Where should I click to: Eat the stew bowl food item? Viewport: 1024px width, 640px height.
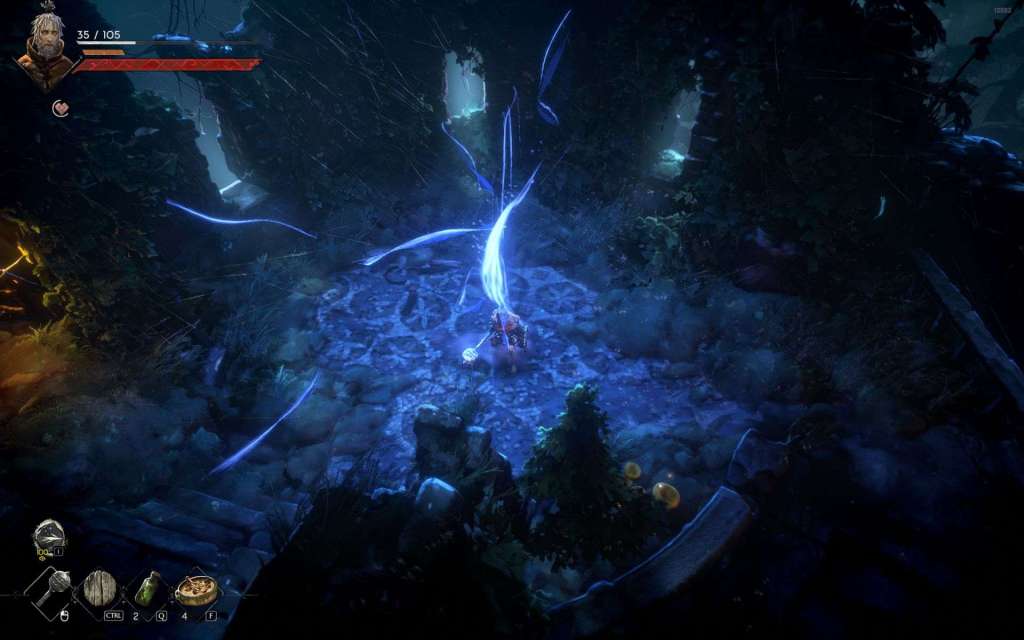196,588
